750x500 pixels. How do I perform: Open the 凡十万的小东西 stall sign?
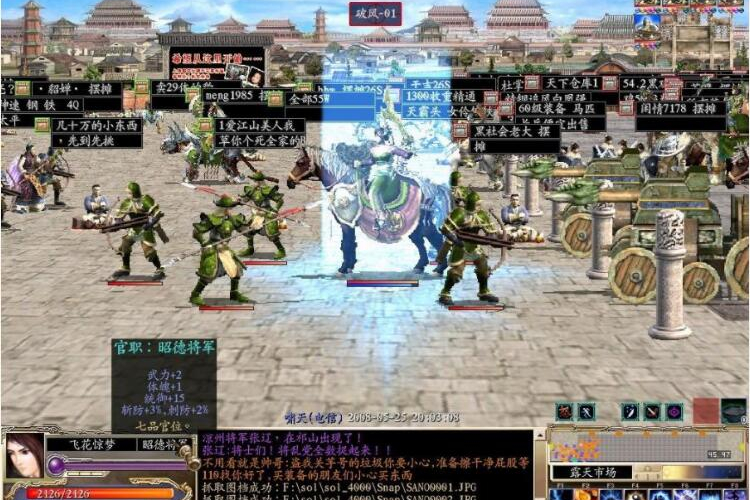96,126
